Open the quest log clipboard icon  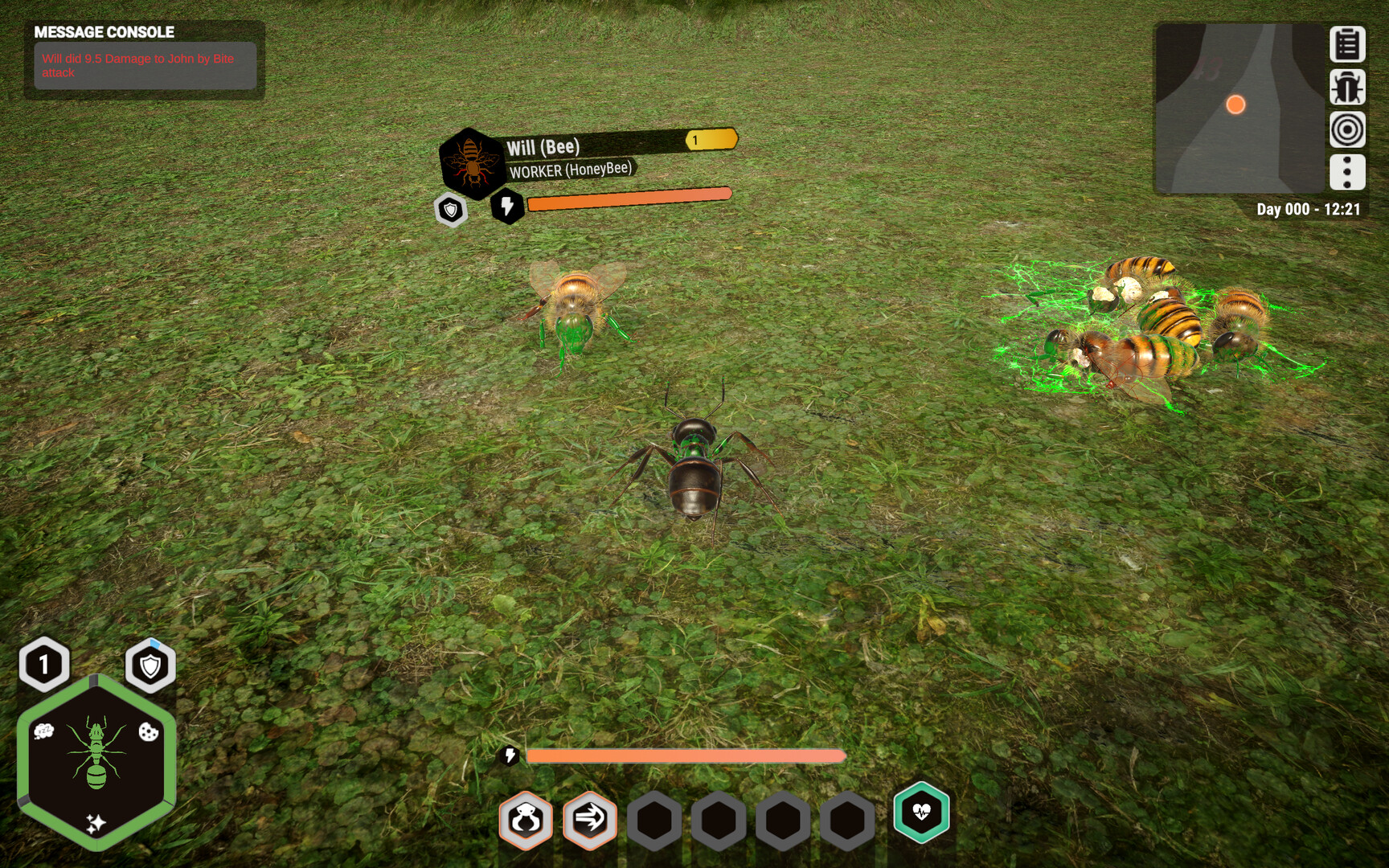[x=1346, y=45]
